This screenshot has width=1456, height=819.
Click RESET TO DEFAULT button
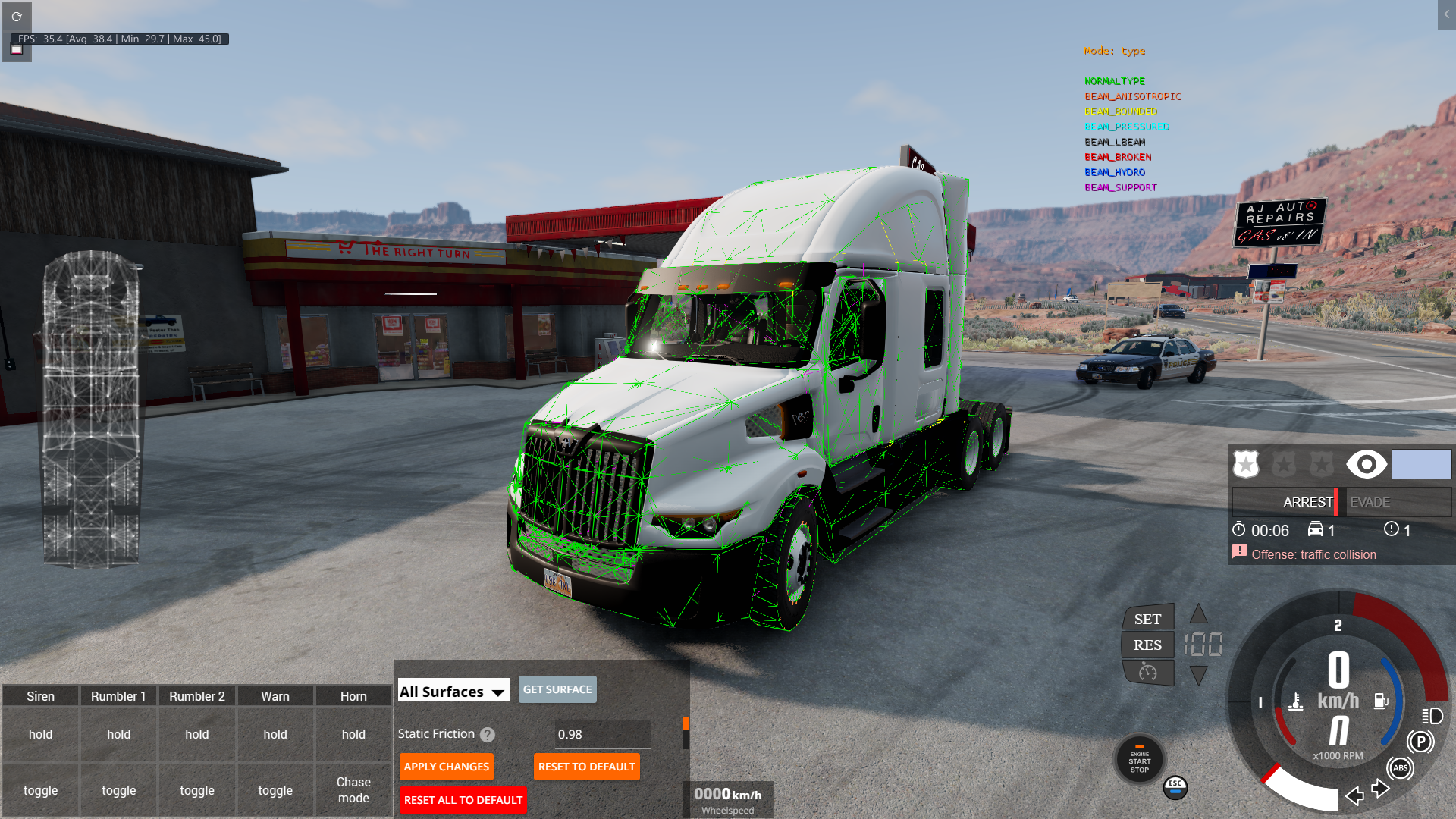pyautogui.click(x=586, y=767)
